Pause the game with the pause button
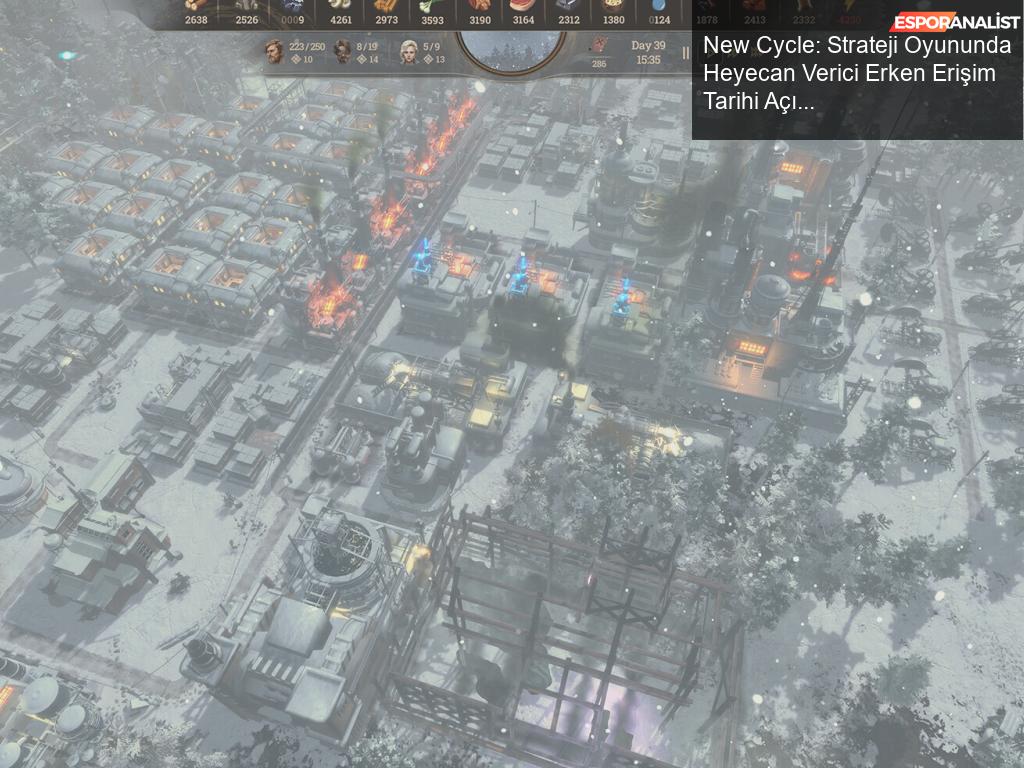Image resolution: width=1024 pixels, height=768 pixels. coord(685,53)
